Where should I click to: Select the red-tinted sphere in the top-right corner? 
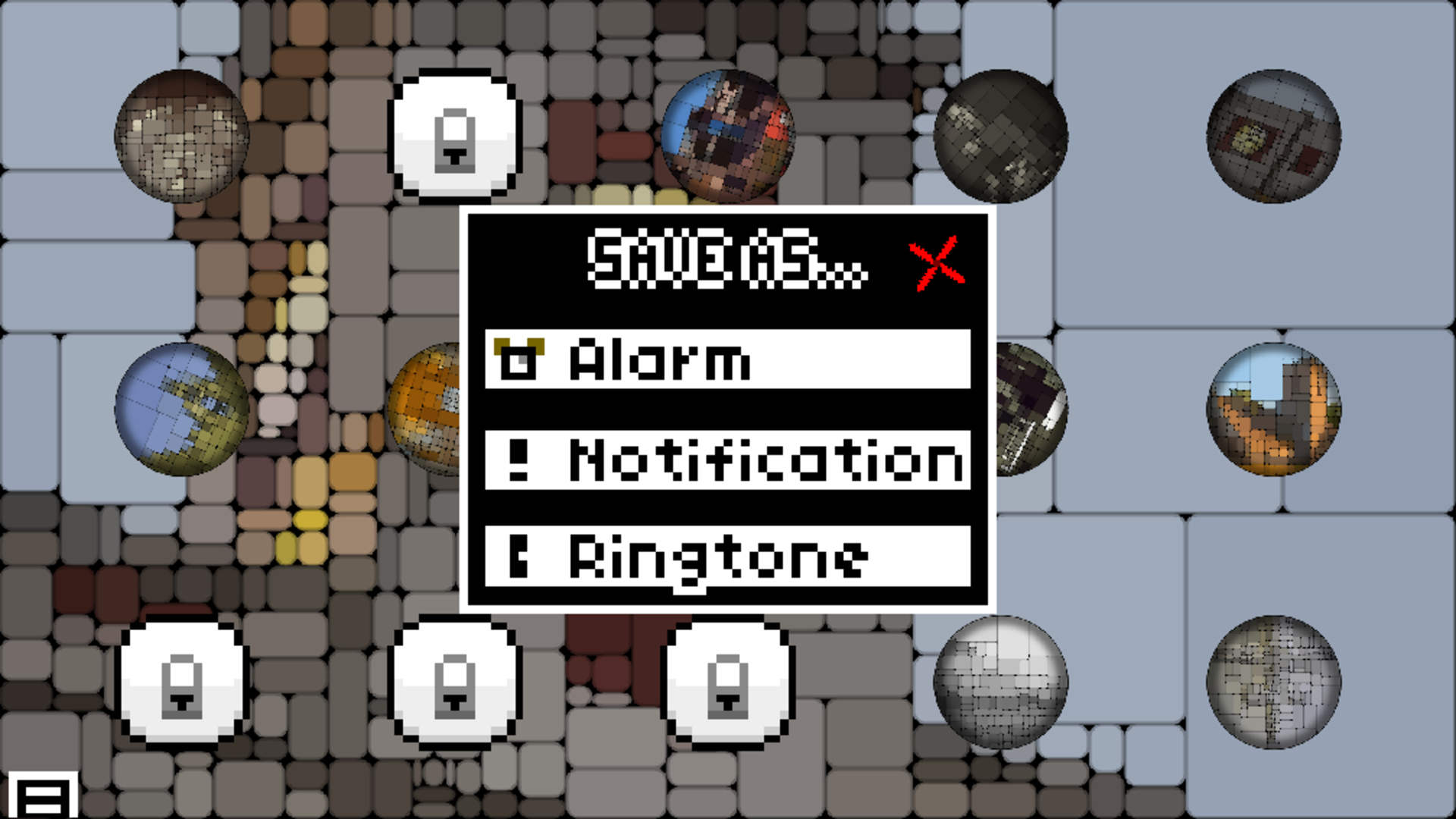tap(1274, 136)
